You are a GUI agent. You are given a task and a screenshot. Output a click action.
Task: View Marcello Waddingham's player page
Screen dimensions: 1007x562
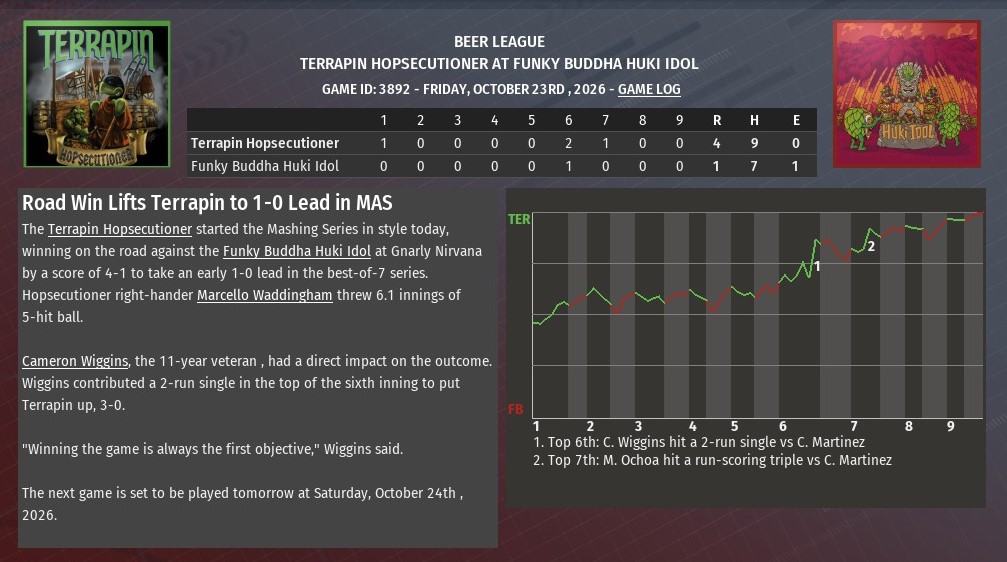(265, 295)
